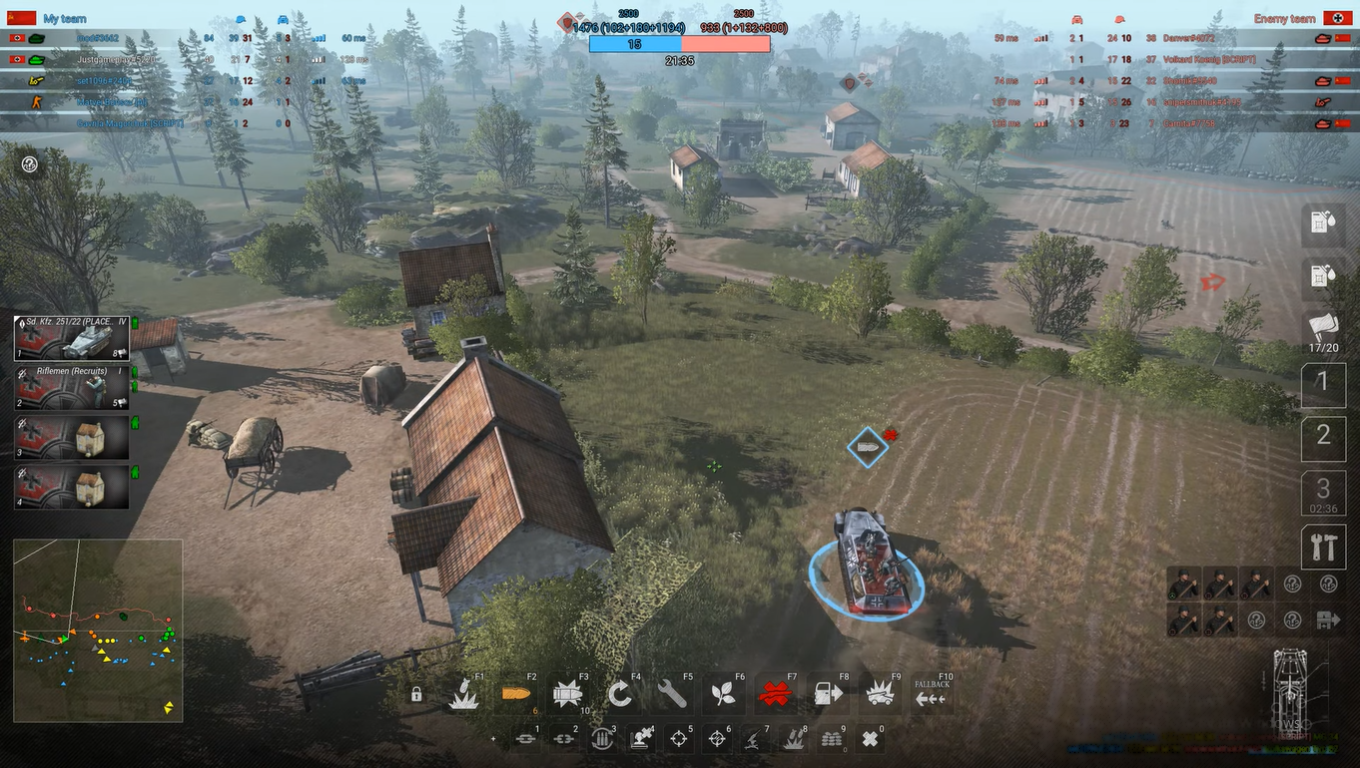1360x768 pixels.
Task: Activate the repair wrench ability (F5)
Action: point(672,693)
